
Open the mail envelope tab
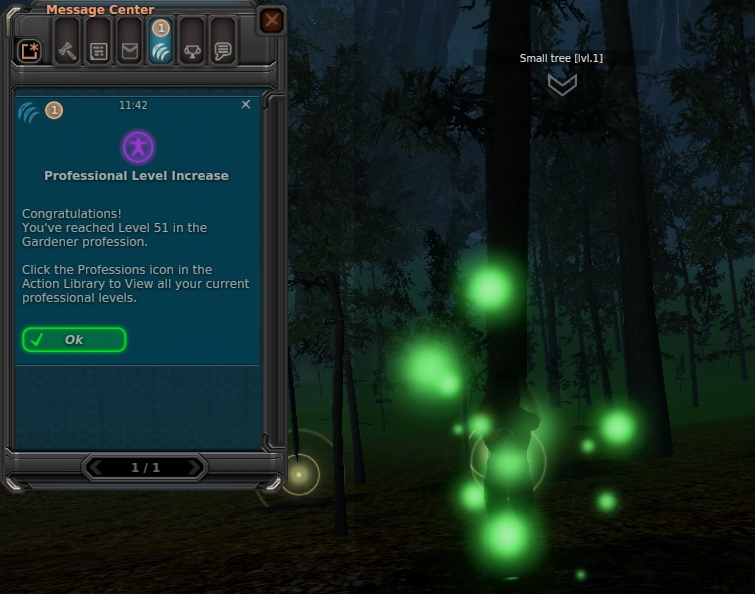click(129, 51)
